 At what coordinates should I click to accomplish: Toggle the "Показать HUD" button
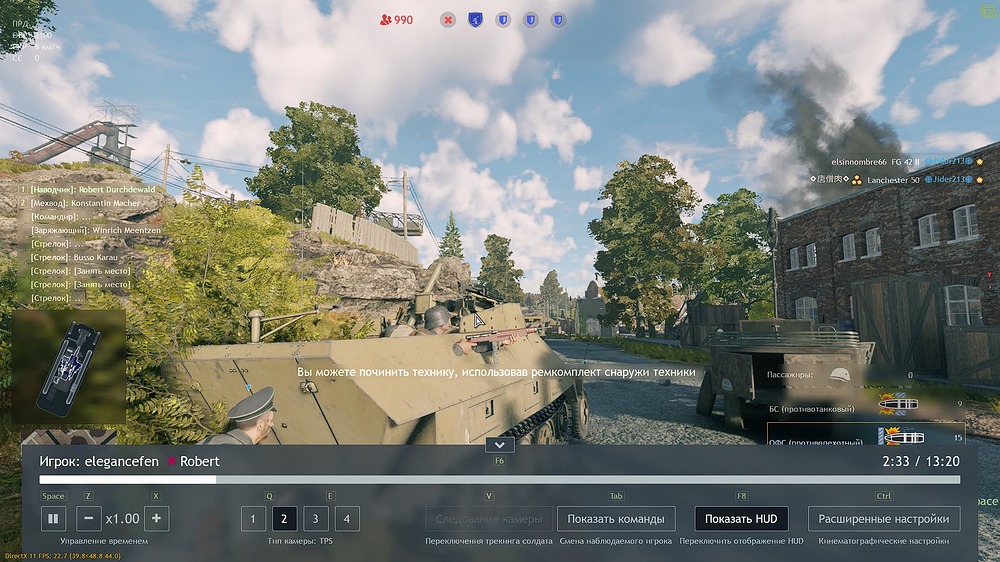(741, 519)
